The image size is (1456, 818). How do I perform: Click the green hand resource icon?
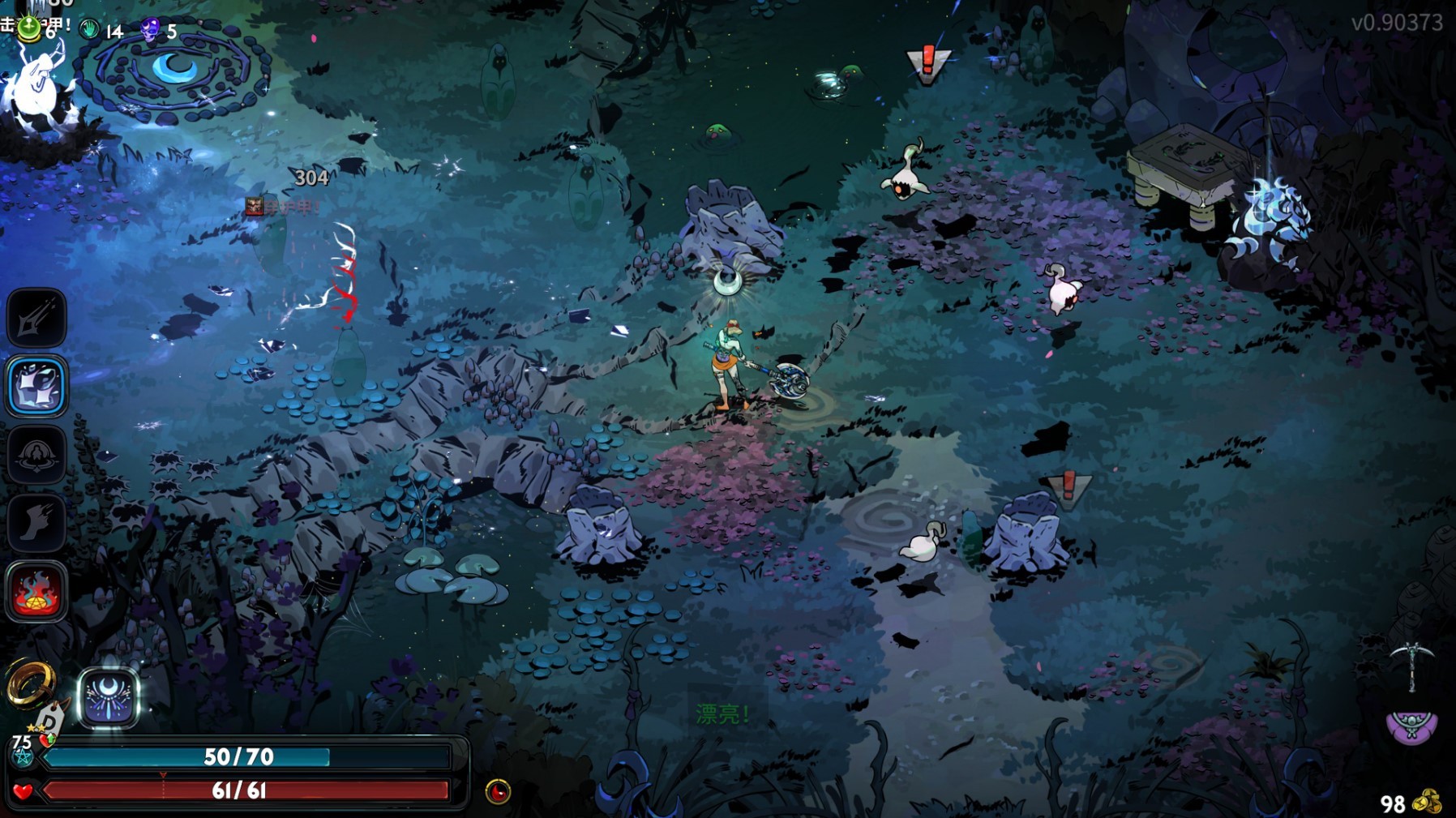(90, 31)
